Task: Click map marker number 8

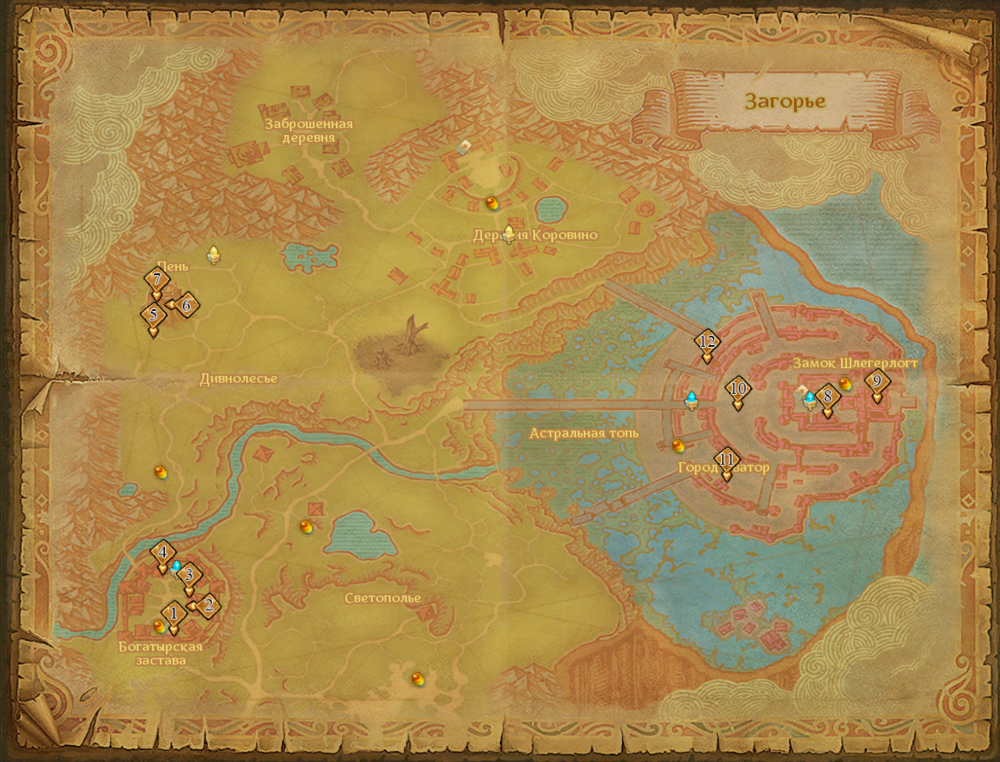Action: pyautogui.click(x=827, y=397)
